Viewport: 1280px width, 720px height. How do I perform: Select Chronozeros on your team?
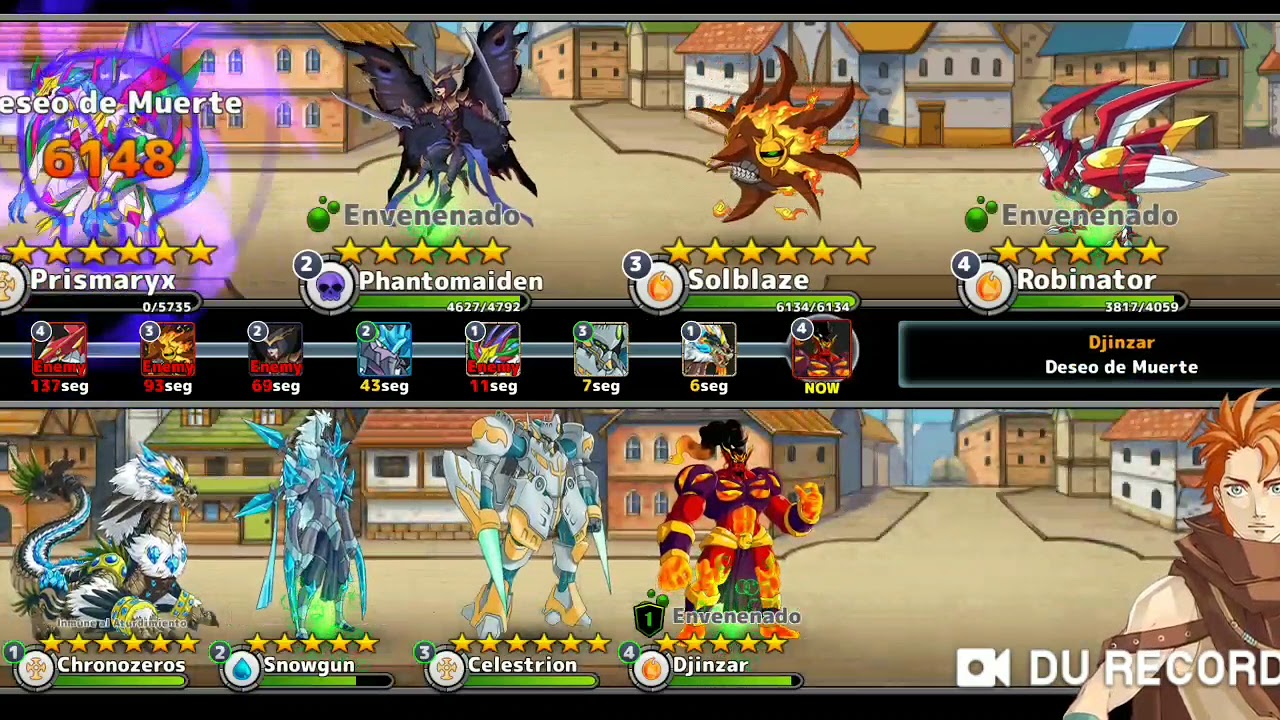tap(120, 665)
